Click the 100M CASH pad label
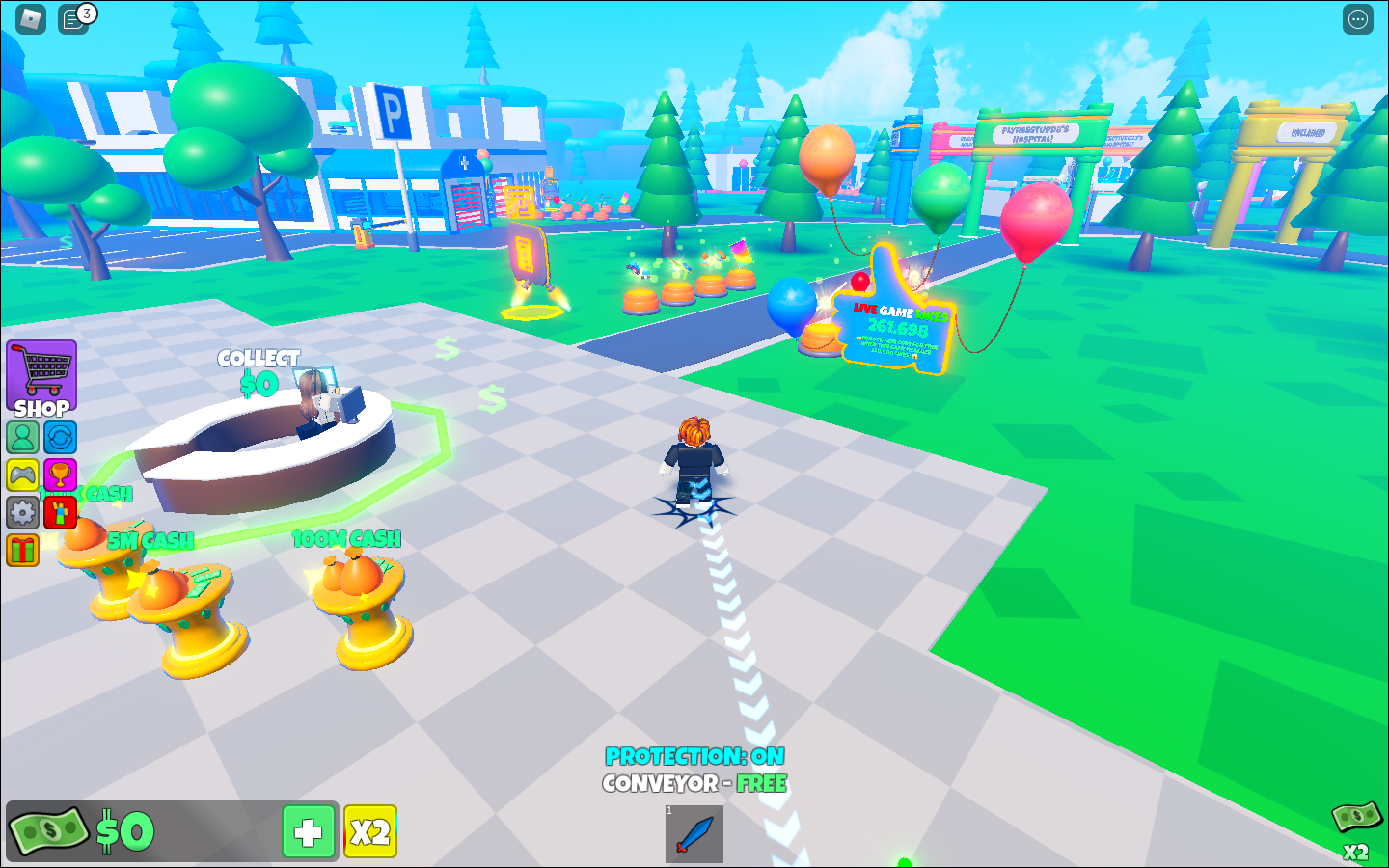The width and height of the screenshot is (1389, 868). (346, 539)
